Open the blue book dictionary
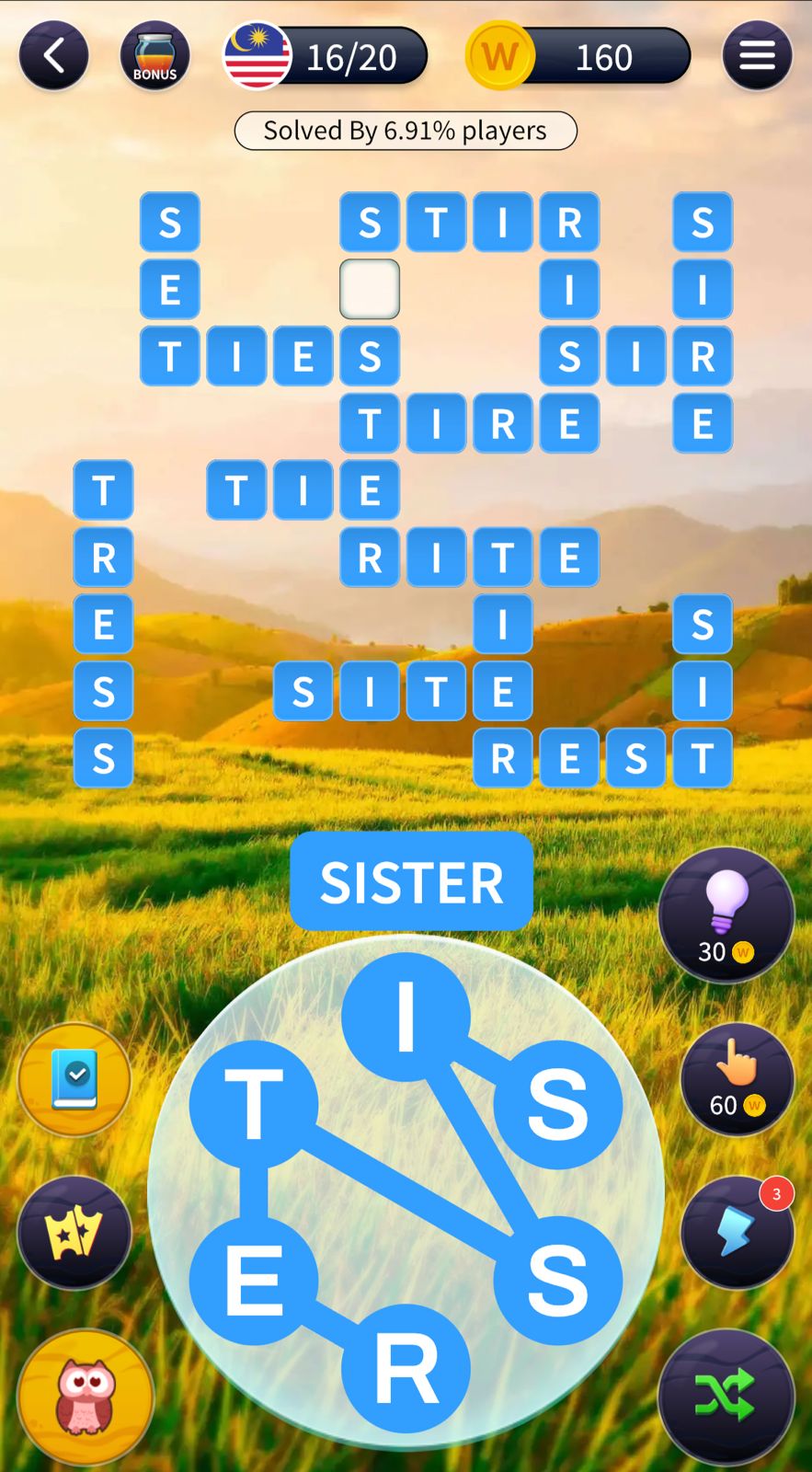Image resolution: width=812 pixels, height=1472 pixels. click(x=74, y=1078)
